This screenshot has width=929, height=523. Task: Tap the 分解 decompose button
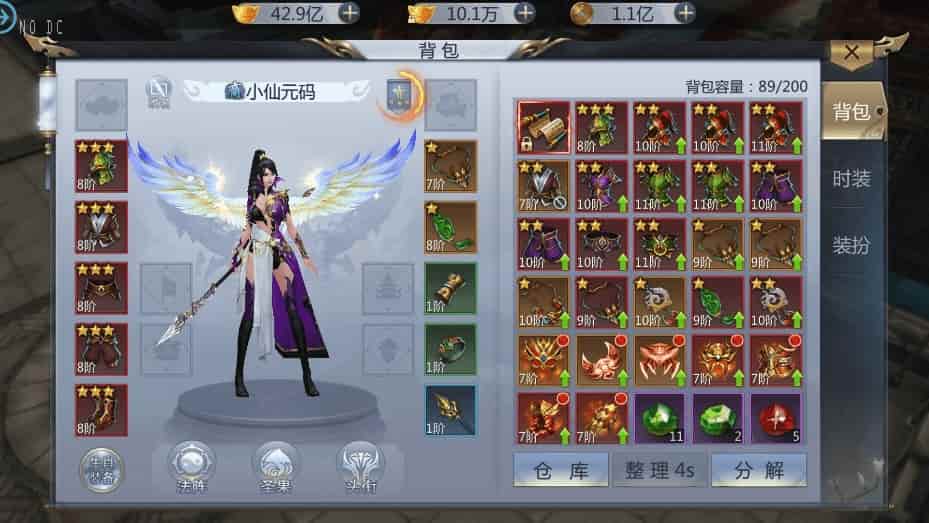pos(758,470)
